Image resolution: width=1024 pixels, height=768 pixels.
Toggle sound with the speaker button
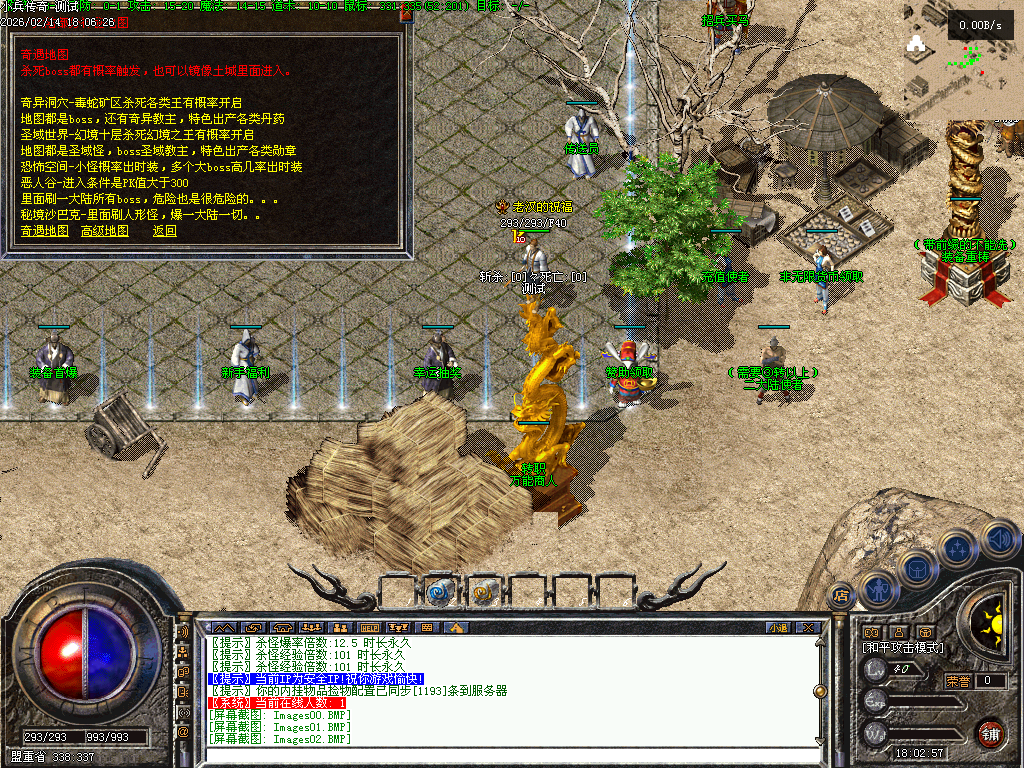pos(997,539)
